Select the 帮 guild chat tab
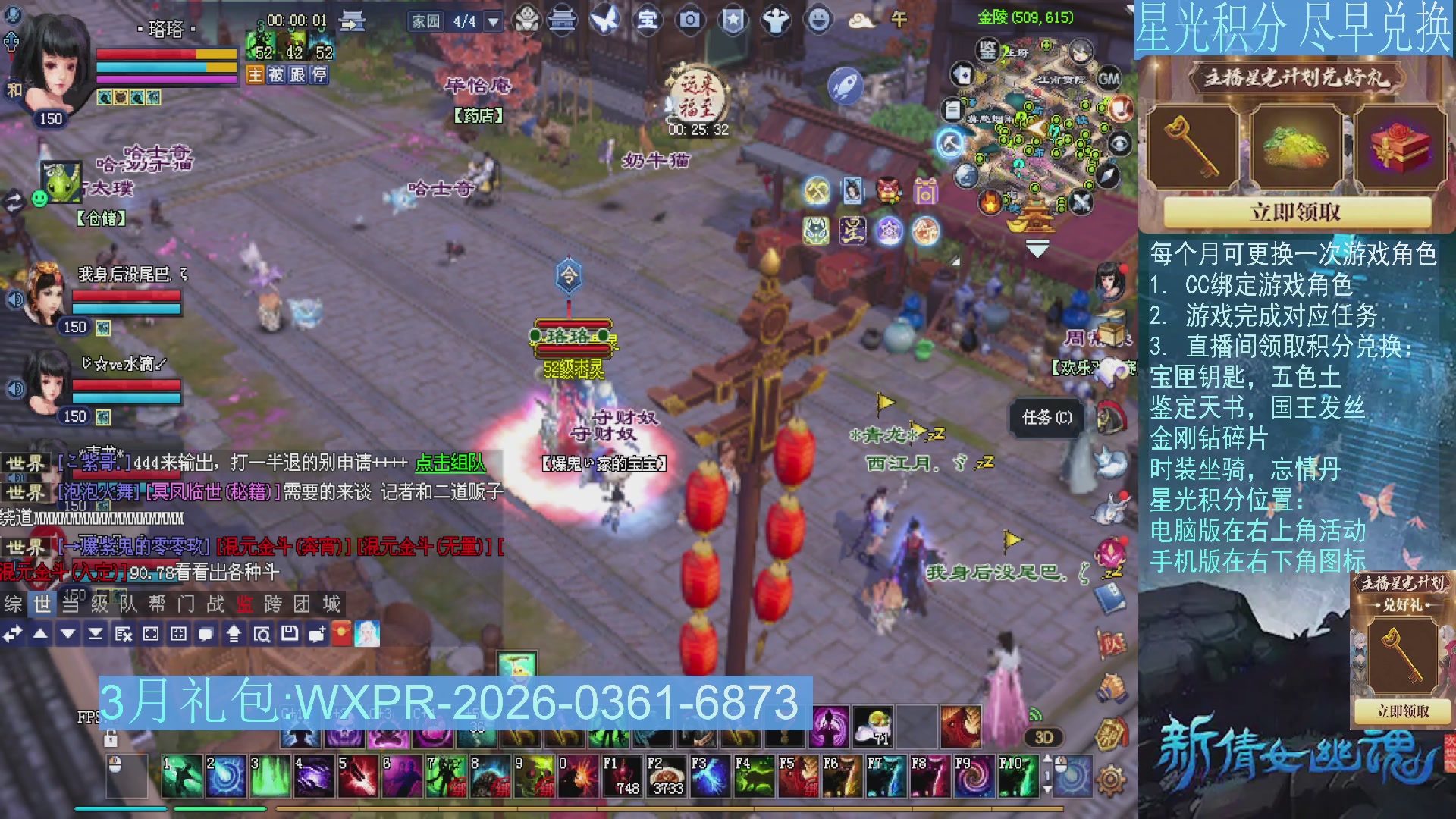Screen dimensions: 1456x819 coord(158,604)
